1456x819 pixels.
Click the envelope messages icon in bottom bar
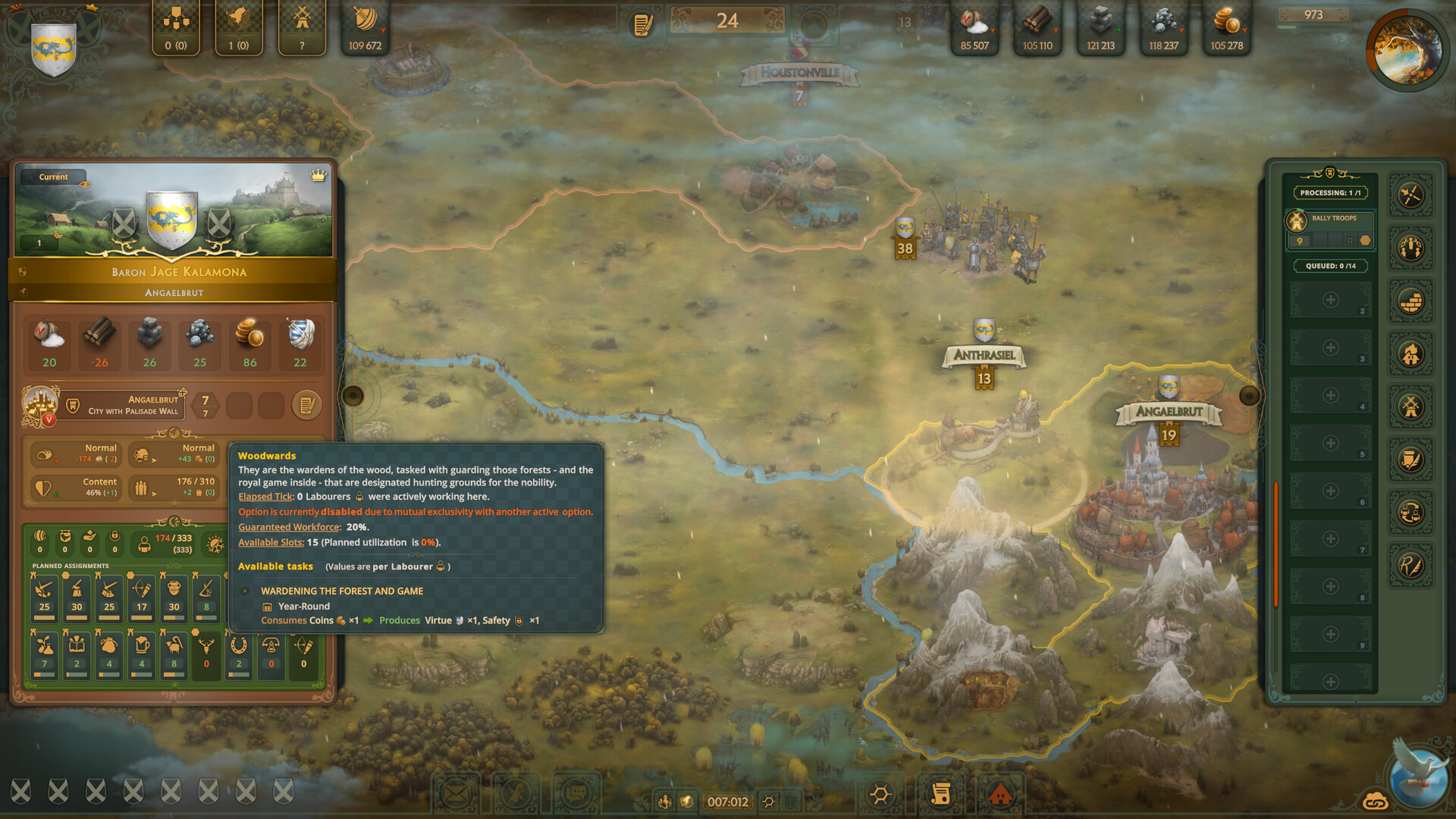457,793
